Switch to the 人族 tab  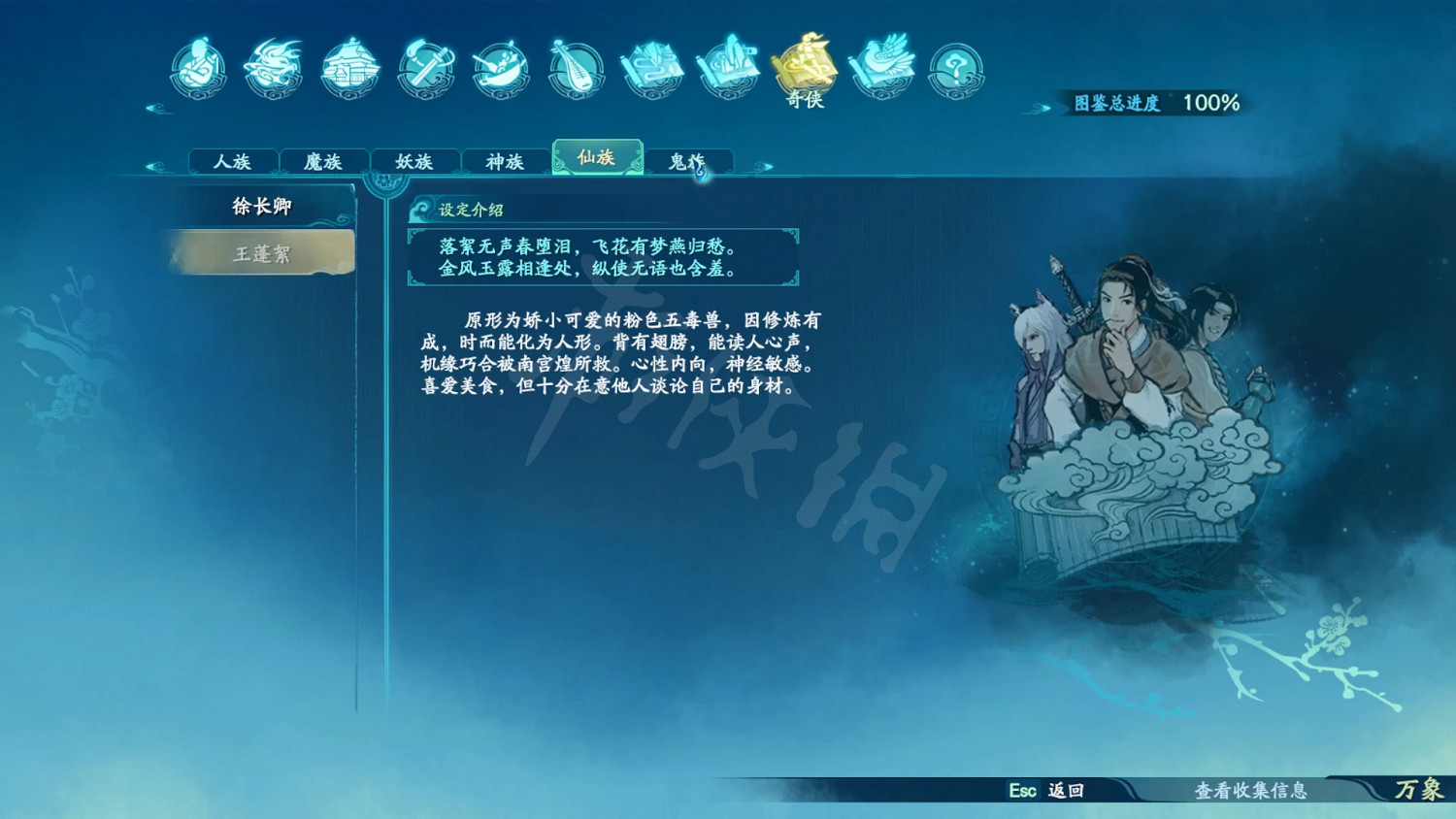click(232, 161)
